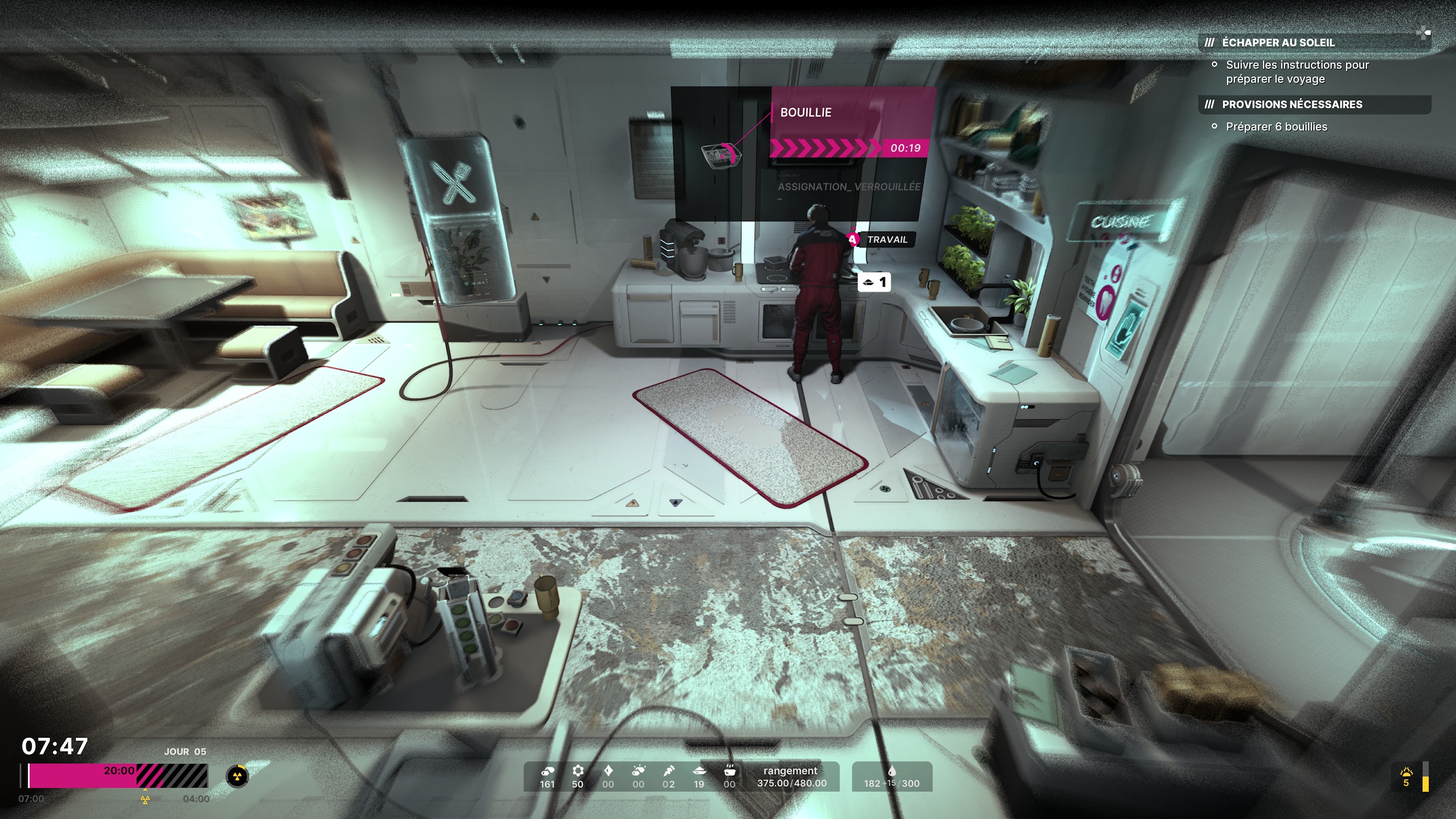Open the Provisions nécessaires objective
The width and height of the screenshot is (1456, 819).
1292,105
